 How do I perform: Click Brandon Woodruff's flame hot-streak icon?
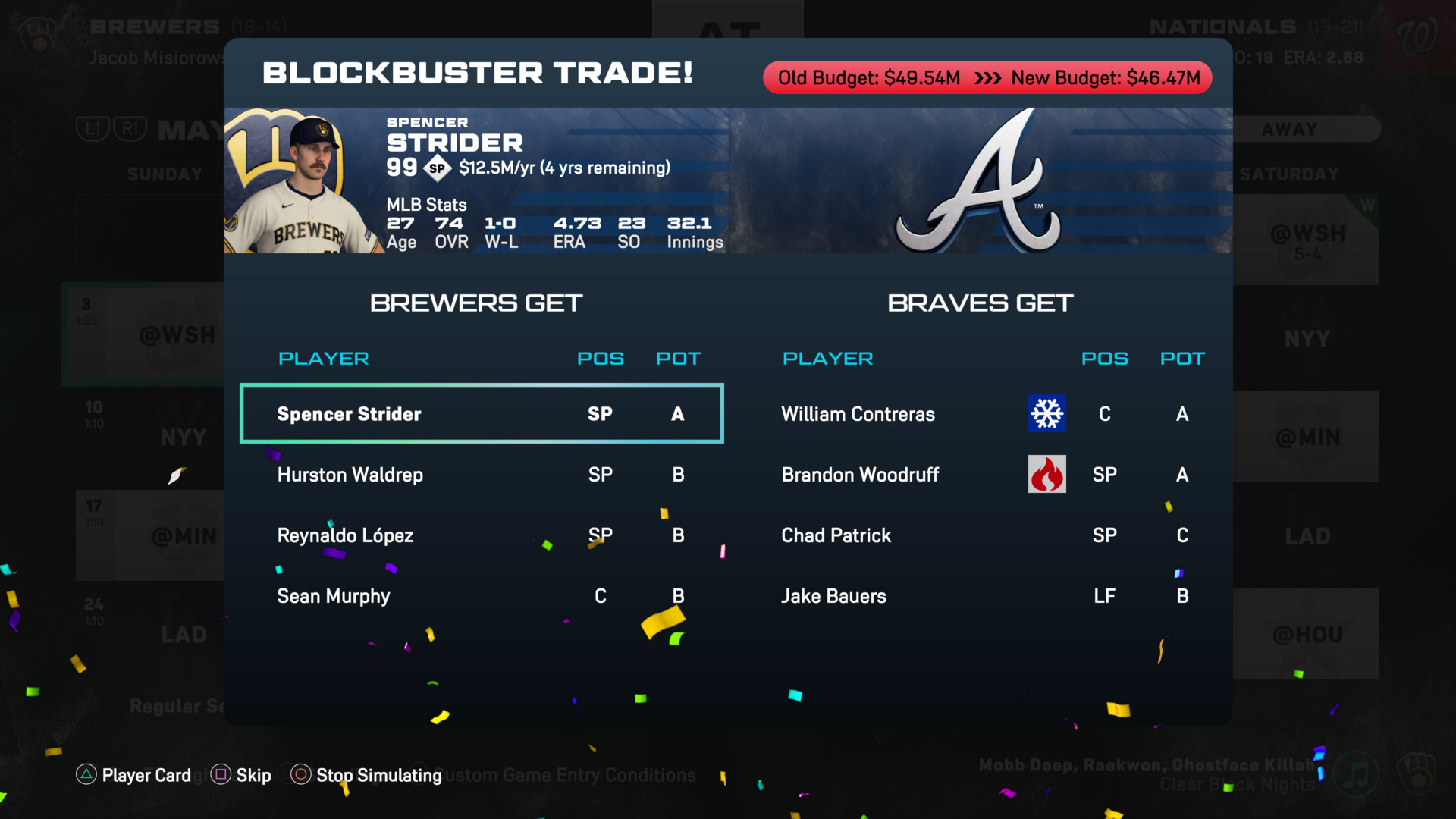point(1046,474)
